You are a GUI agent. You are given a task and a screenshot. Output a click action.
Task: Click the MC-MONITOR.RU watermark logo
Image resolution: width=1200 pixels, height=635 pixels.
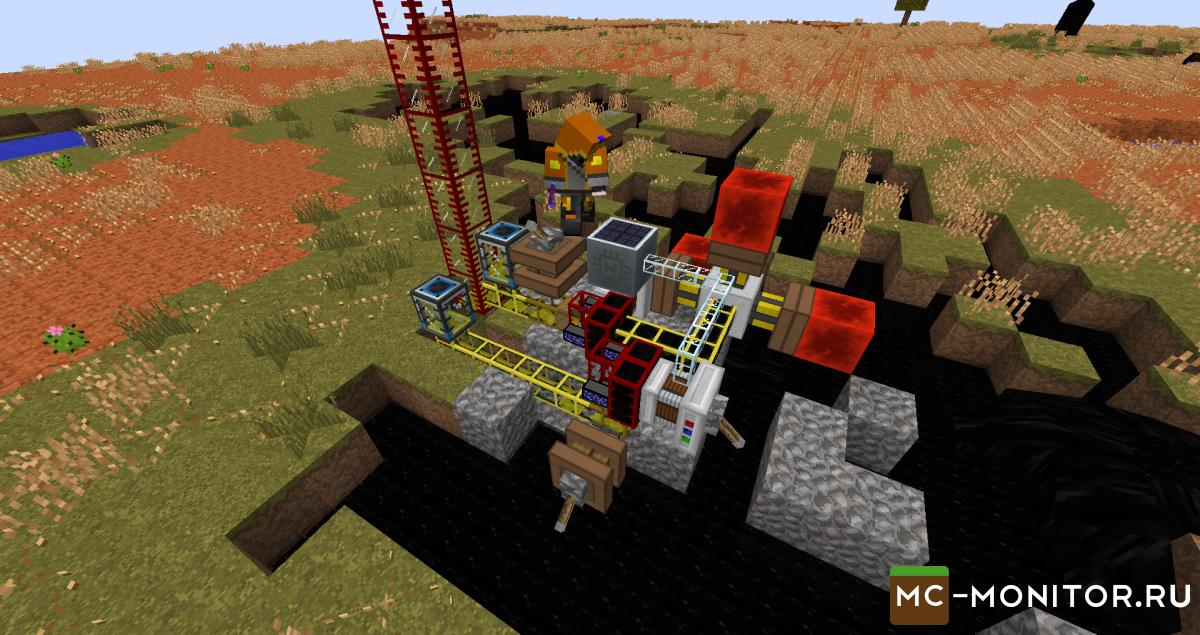[x=1043, y=598]
